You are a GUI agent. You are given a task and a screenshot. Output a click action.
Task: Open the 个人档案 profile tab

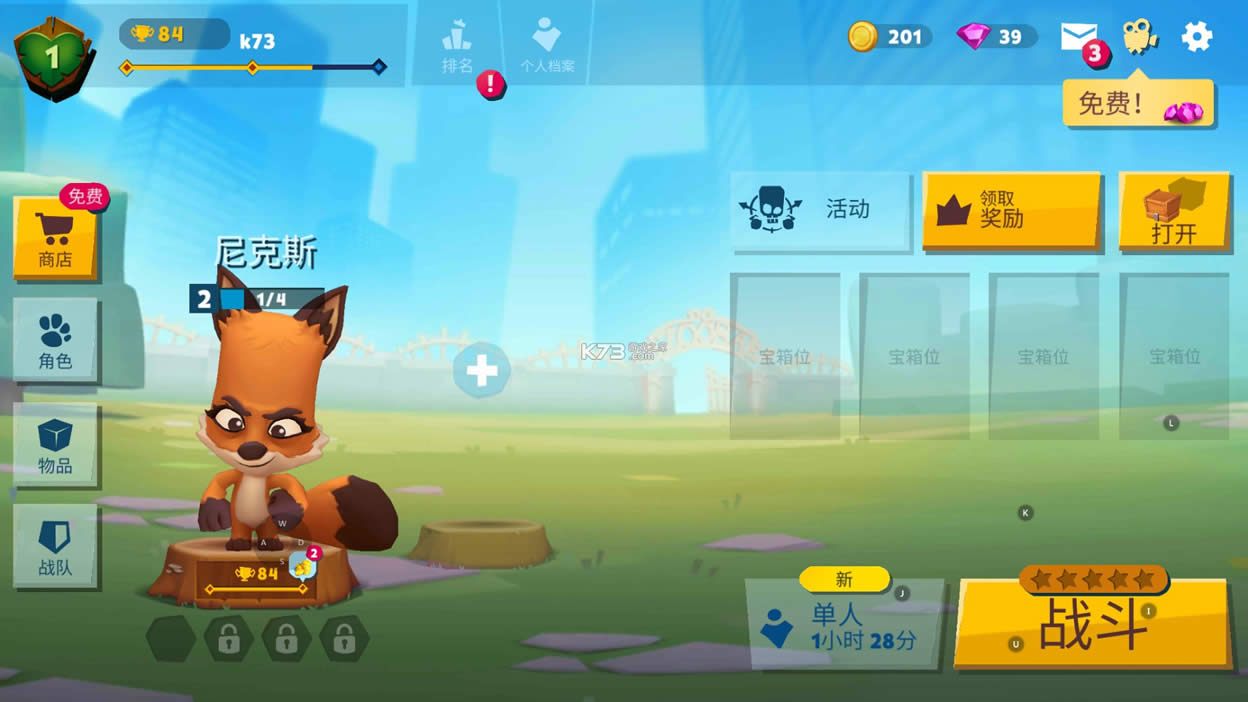[547, 46]
